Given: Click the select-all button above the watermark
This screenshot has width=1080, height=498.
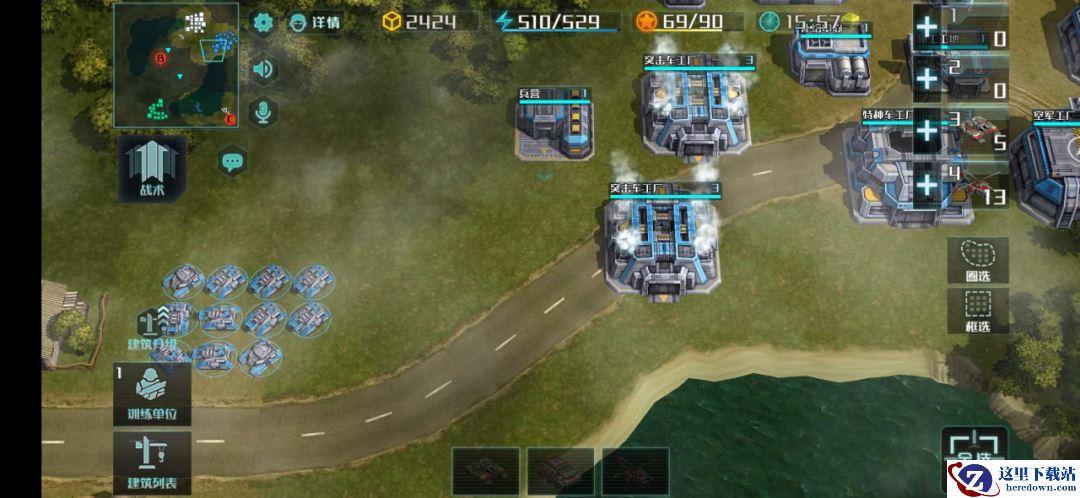Looking at the screenshot, I should coord(972,447).
